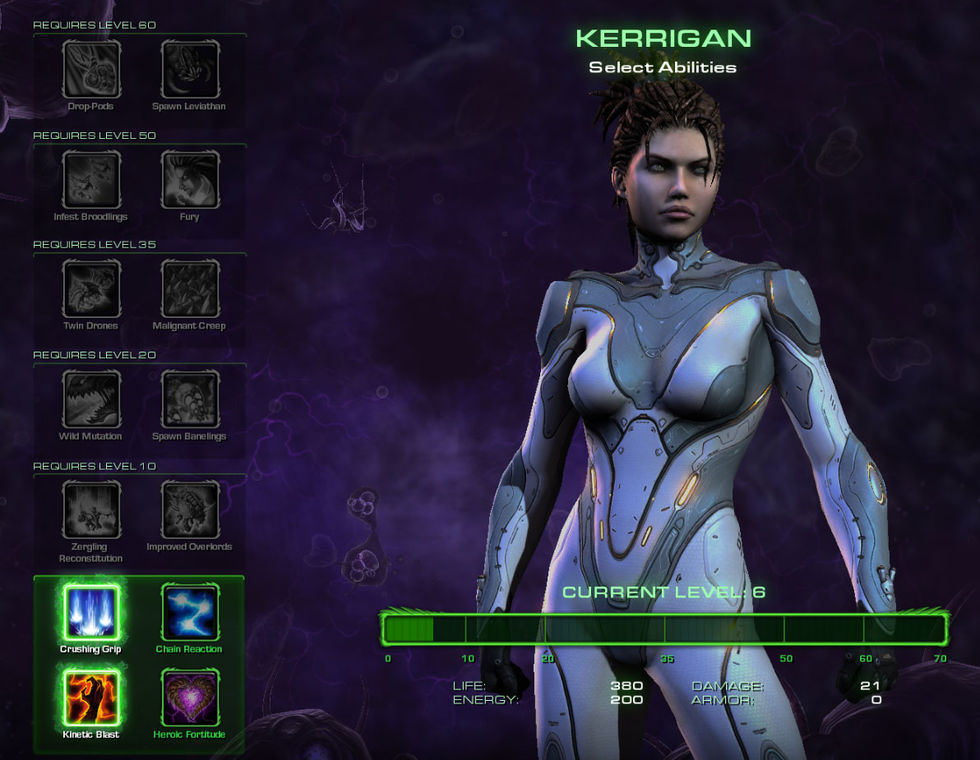Select the Malignant Creep icon
The image size is (980, 760).
click(189, 289)
